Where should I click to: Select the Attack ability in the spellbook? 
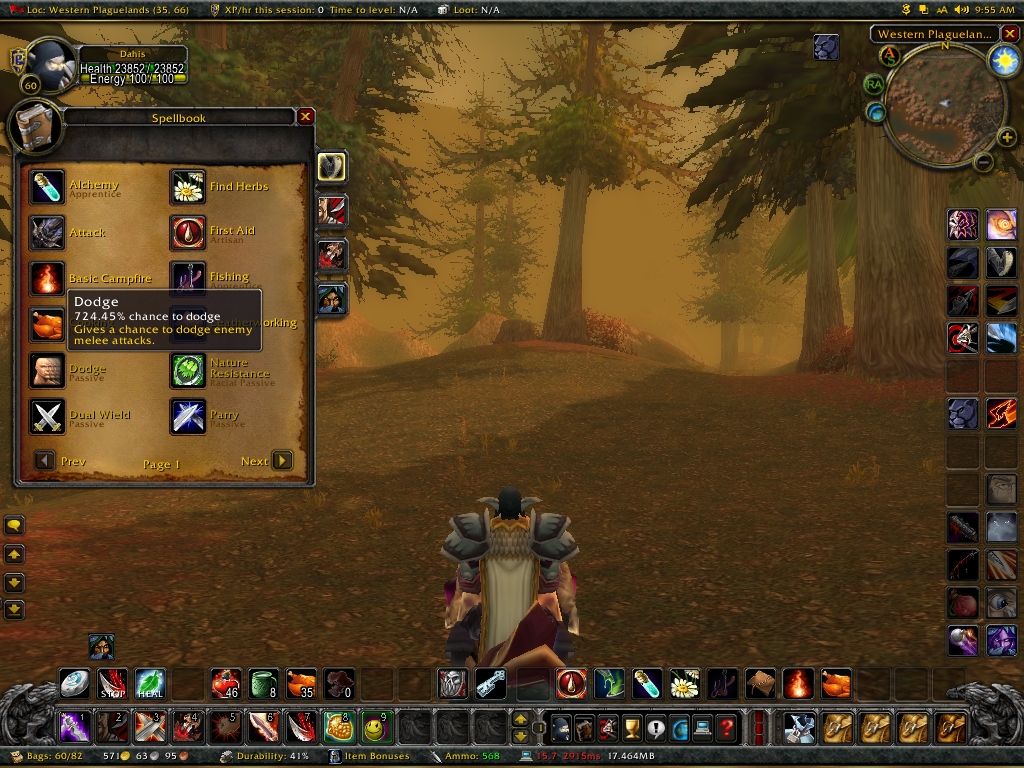click(47, 233)
